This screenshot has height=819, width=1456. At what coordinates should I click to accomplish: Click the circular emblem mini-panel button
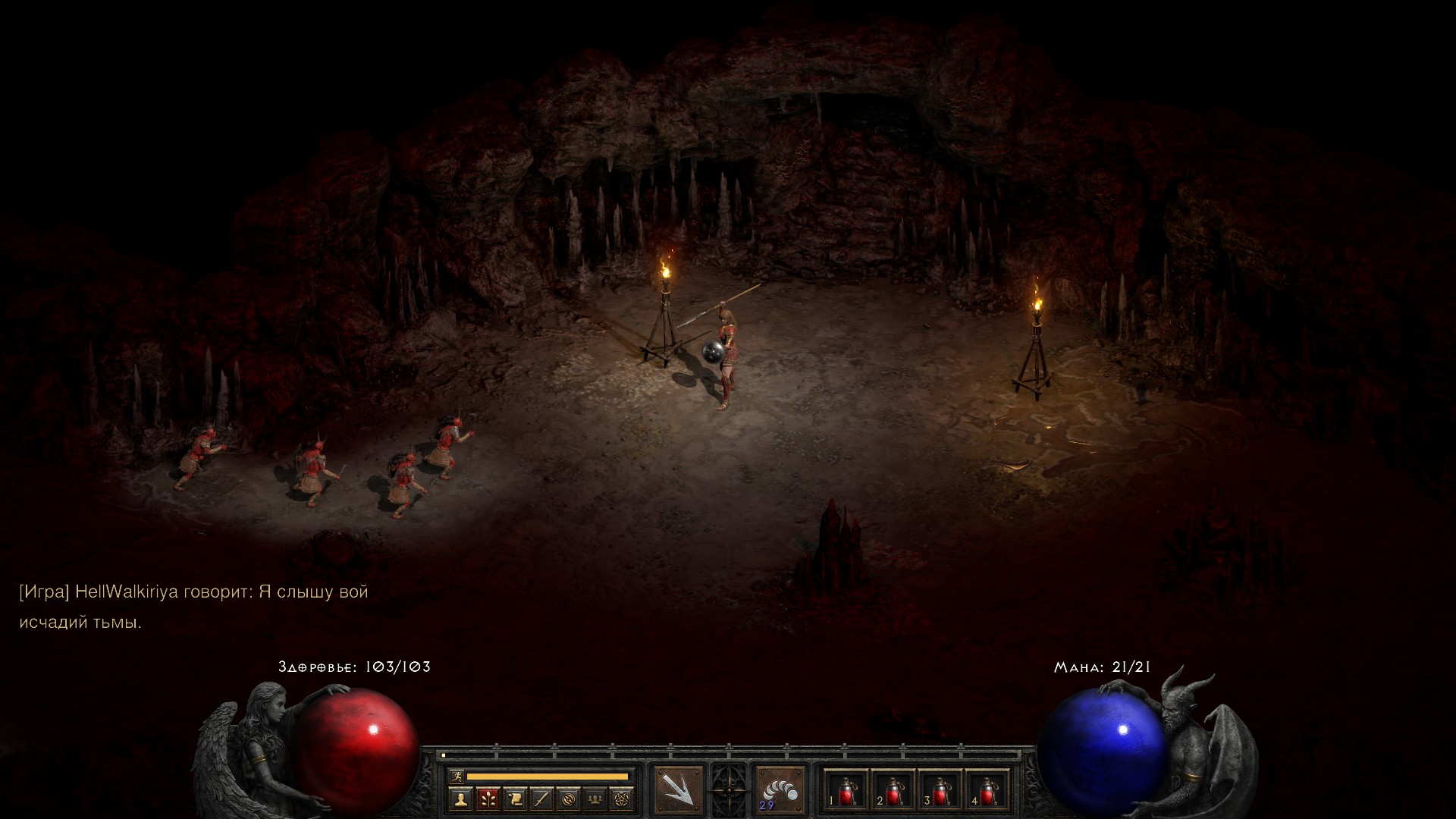point(570,799)
